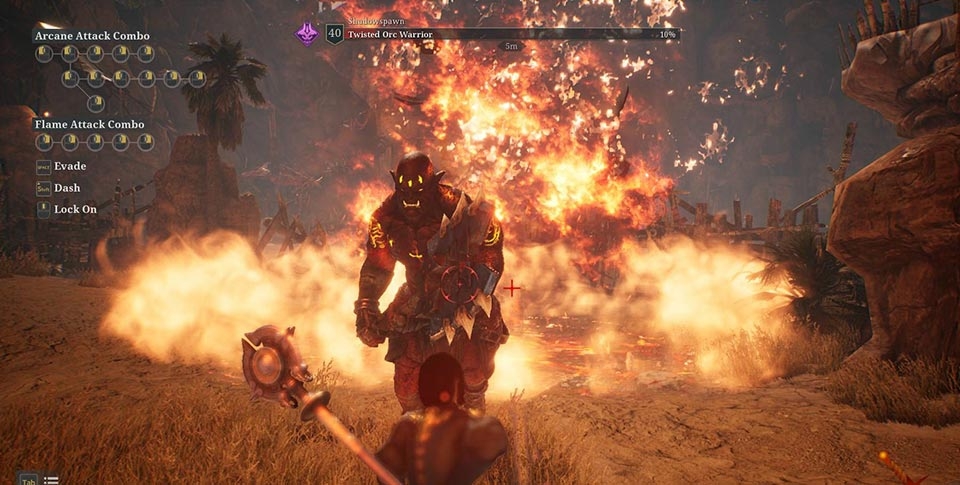Open the list menu icon beside Tab
960x485 pixels.
(x=51, y=480)
